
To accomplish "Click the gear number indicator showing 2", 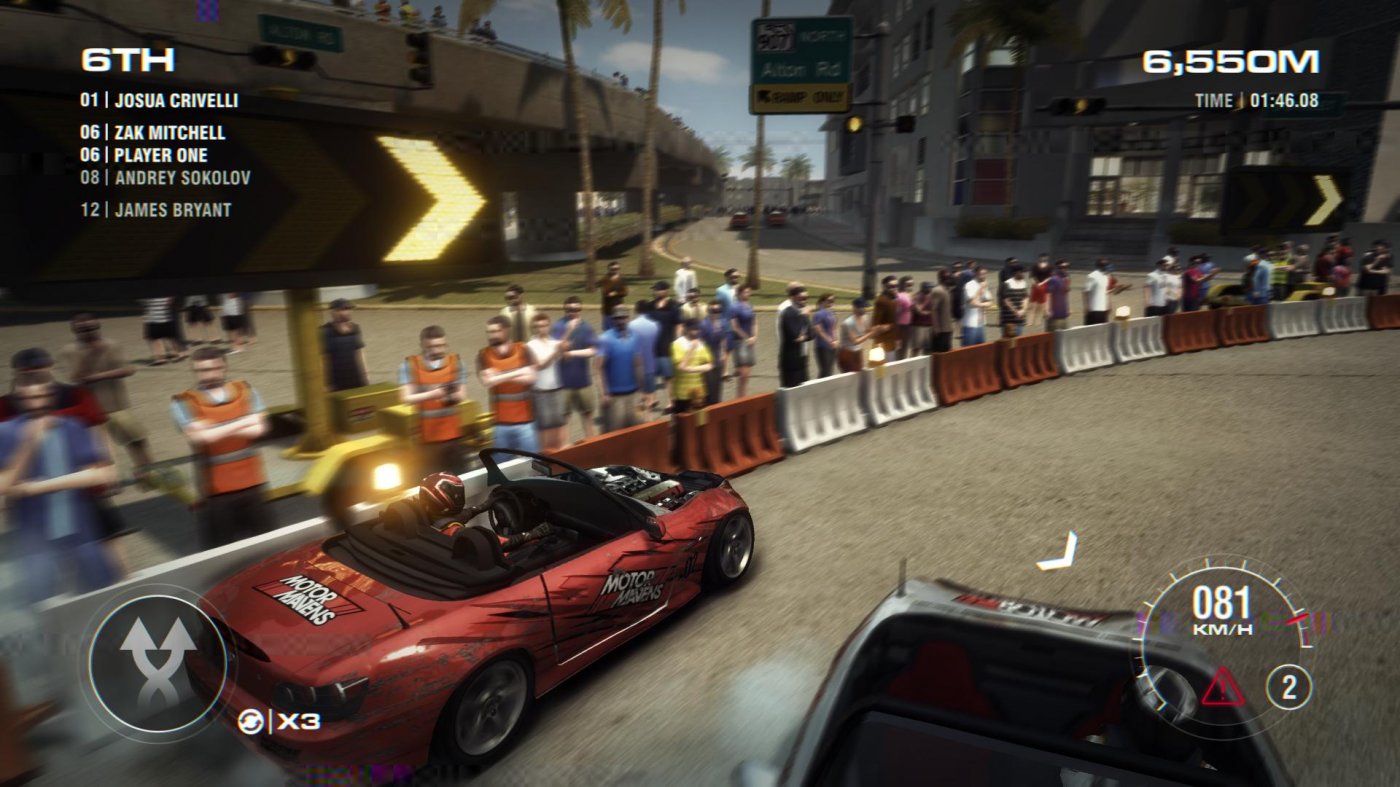I will pyautogui.click(x=1290, y=686).
